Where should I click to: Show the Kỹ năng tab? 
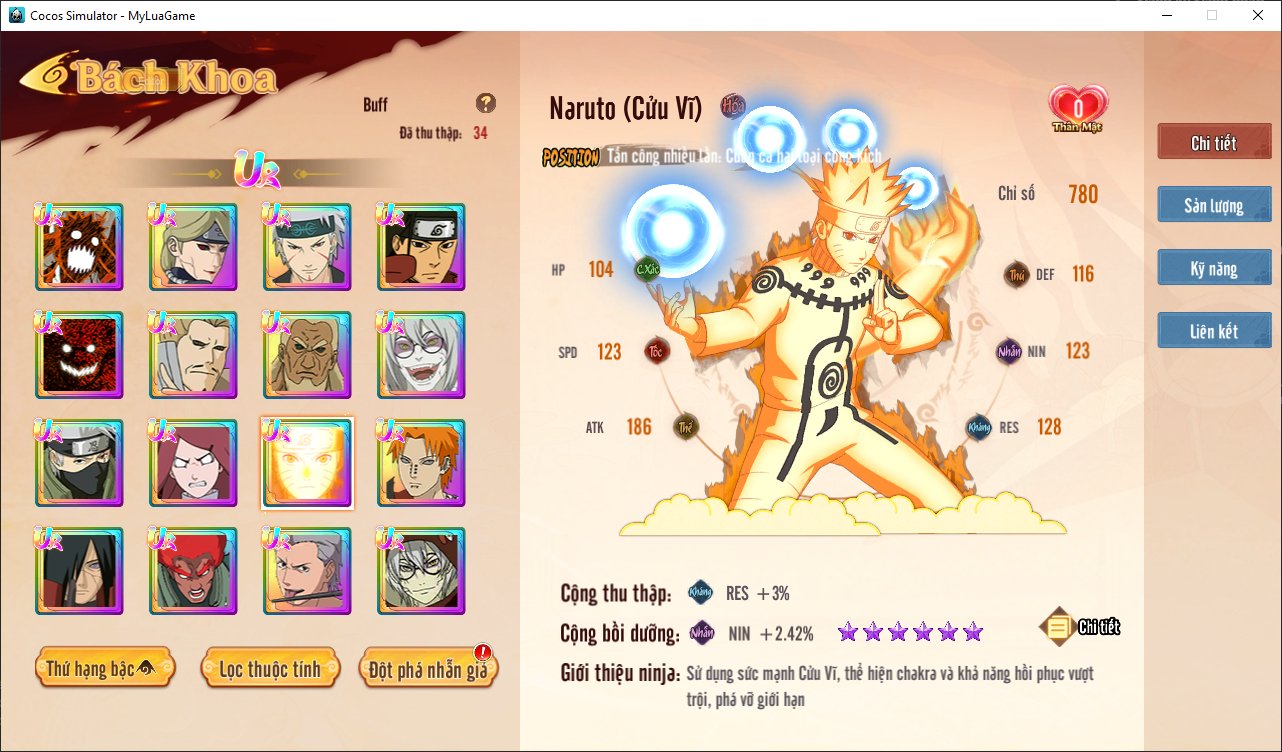[1214, 268]
